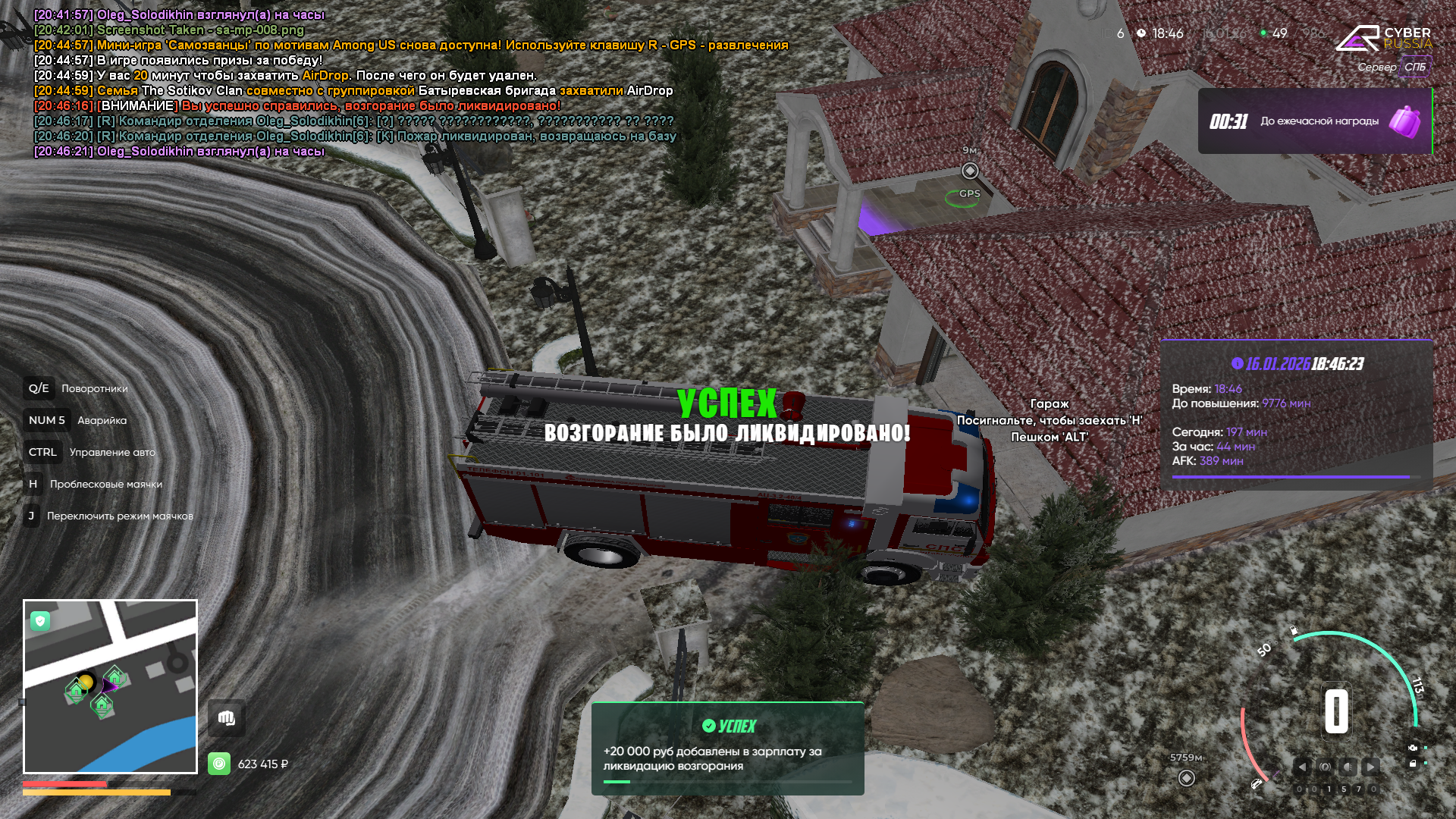Click the engine status icon
The height and width of the screenshot is (819, 1456).
pos(1413,748)
